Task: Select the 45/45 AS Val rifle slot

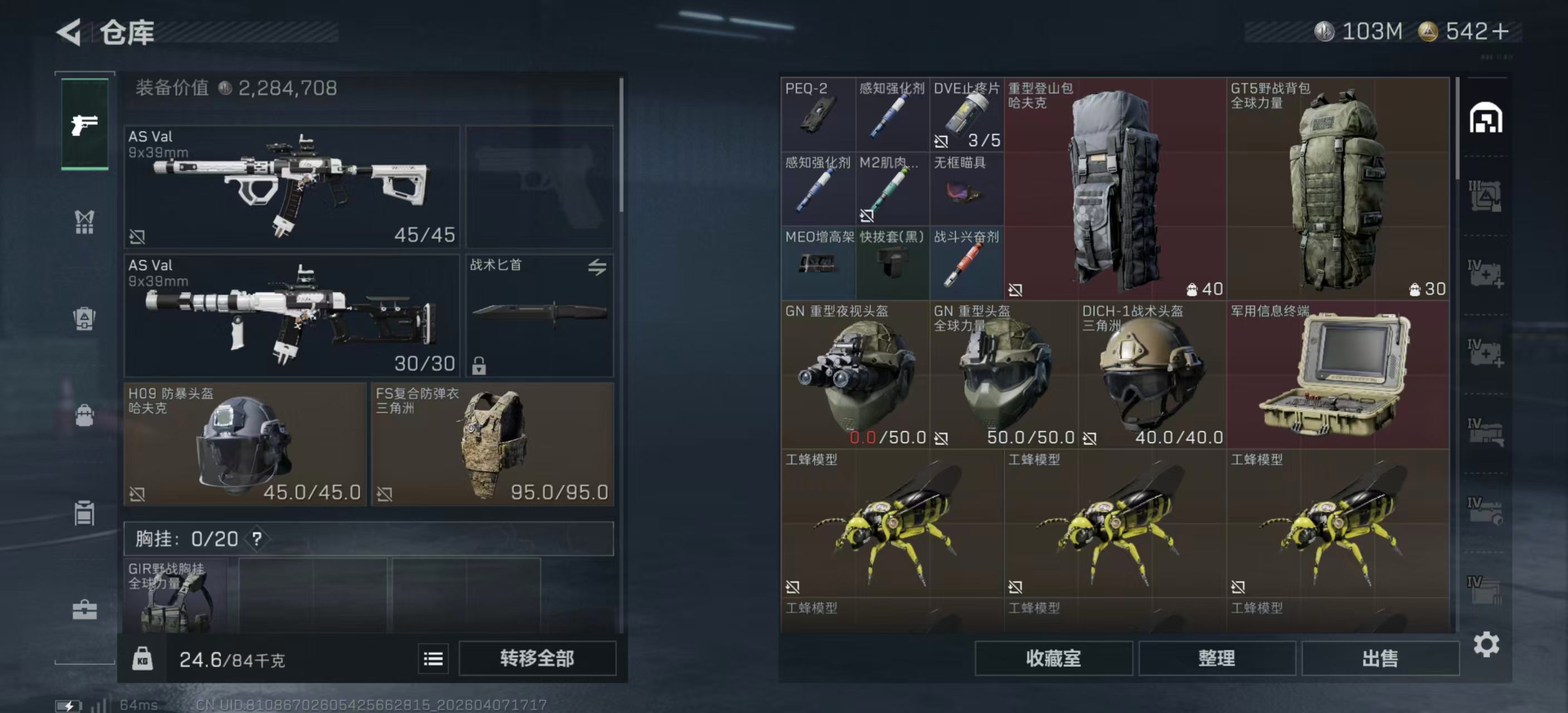Action: coord(292,186)
